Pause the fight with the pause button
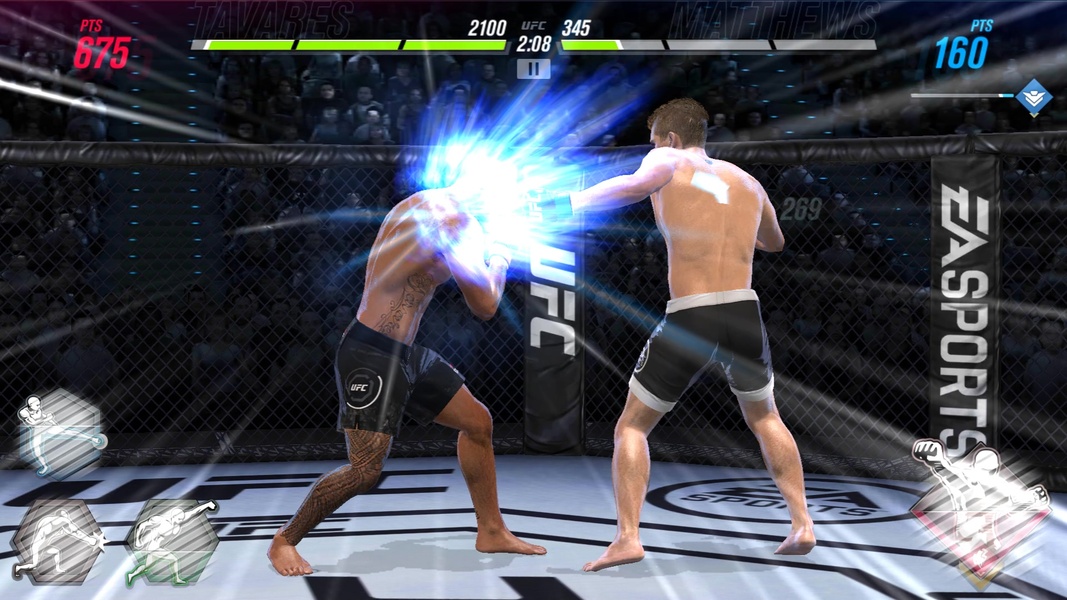This screenshot has height=600, width=1067. click(534, 69)
